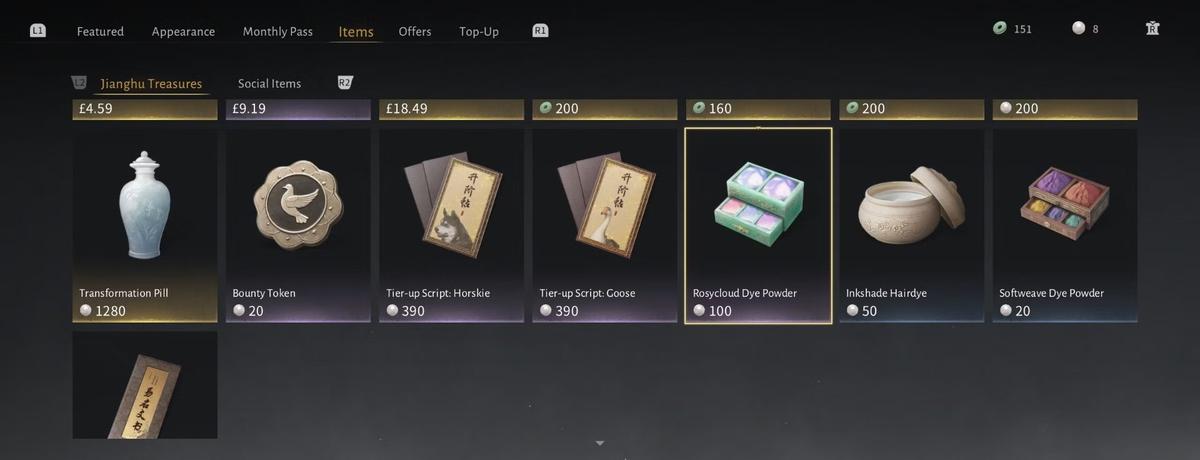Open the Appearance tab
The image size is (1200, 460).
point(183,31)
